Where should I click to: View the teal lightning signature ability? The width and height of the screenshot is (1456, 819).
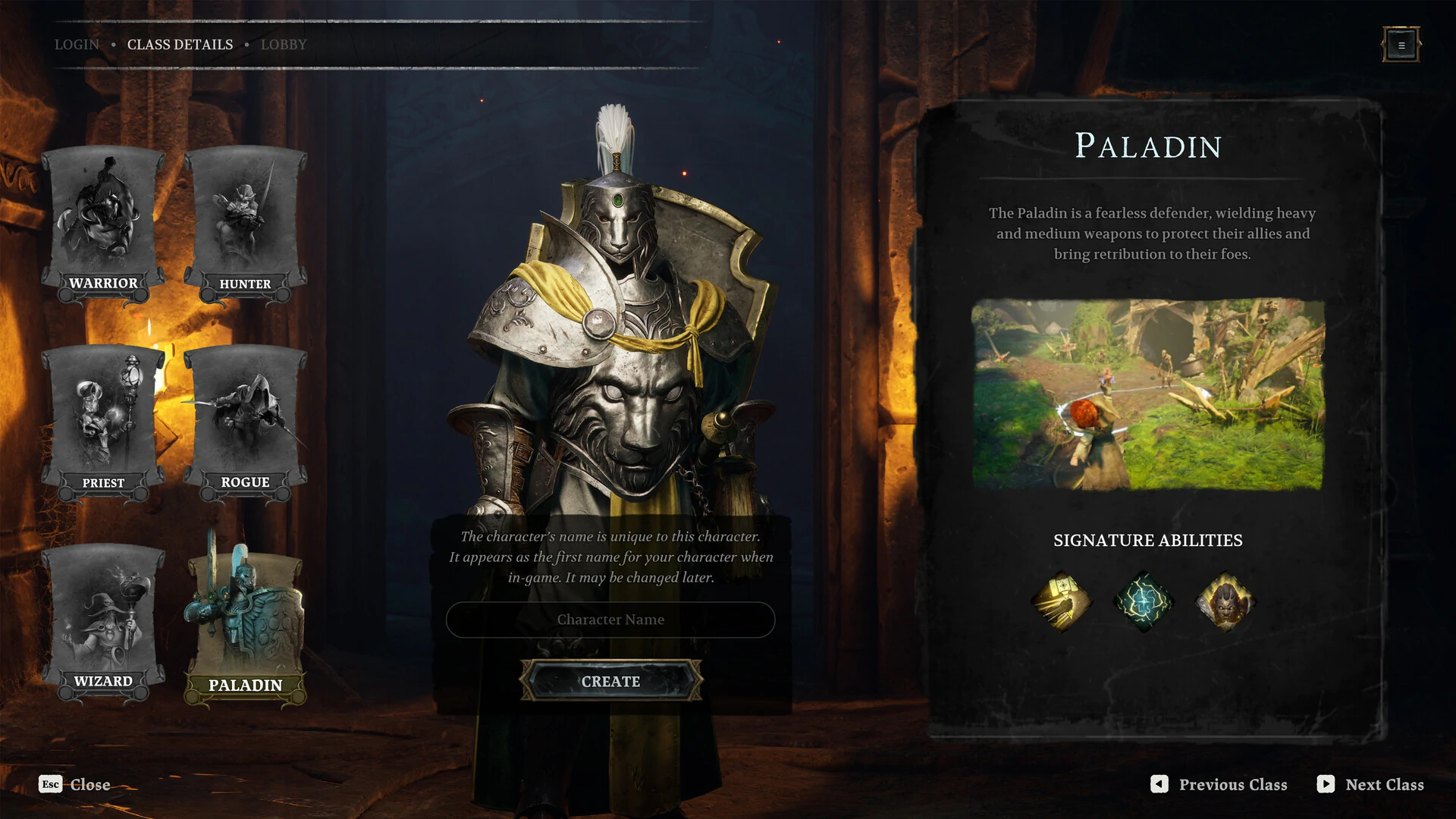pyautogui.click(x=1143, y=602)
